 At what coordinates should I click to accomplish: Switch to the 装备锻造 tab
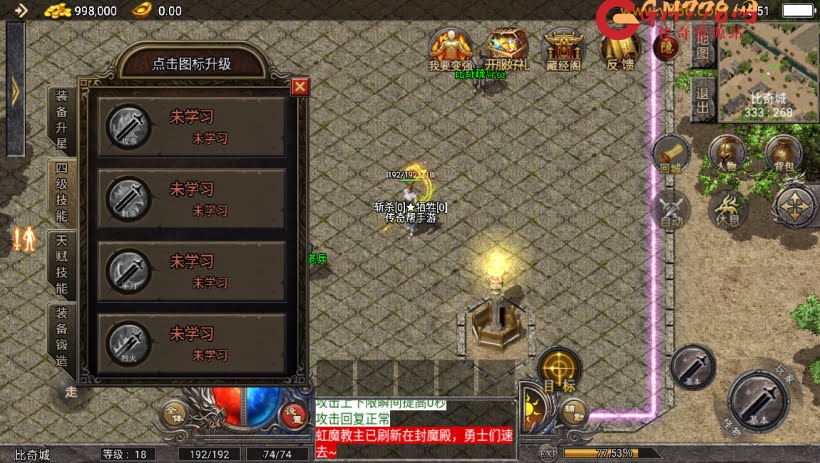(62, 337)
